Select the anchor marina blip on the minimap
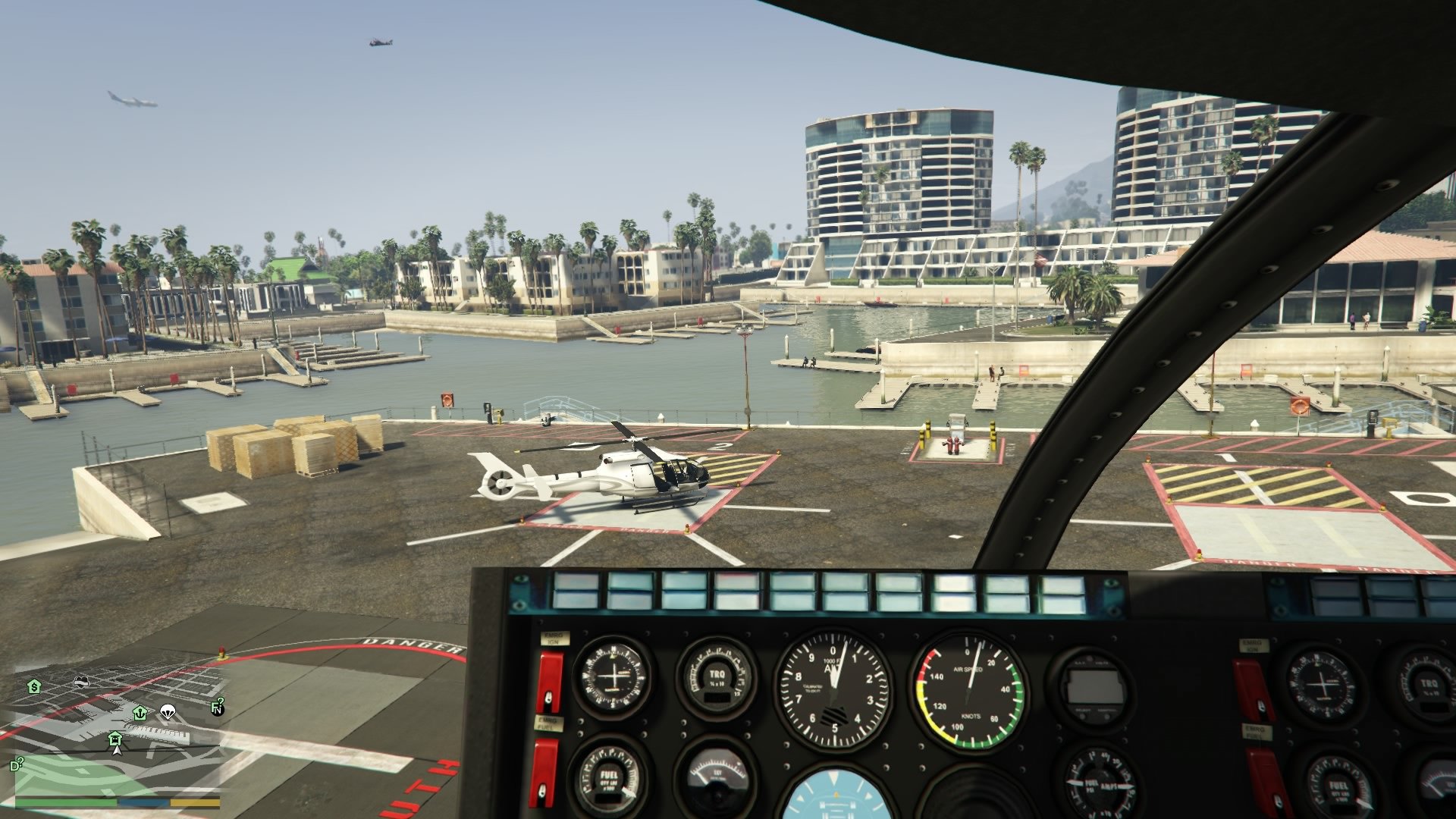Screen dimensions: 1456x819 click(141, 714)
